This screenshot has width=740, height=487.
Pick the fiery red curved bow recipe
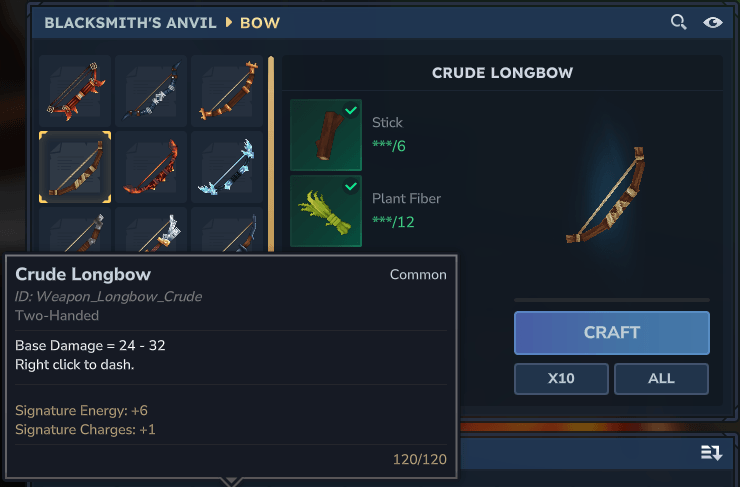tap(151, 165)
